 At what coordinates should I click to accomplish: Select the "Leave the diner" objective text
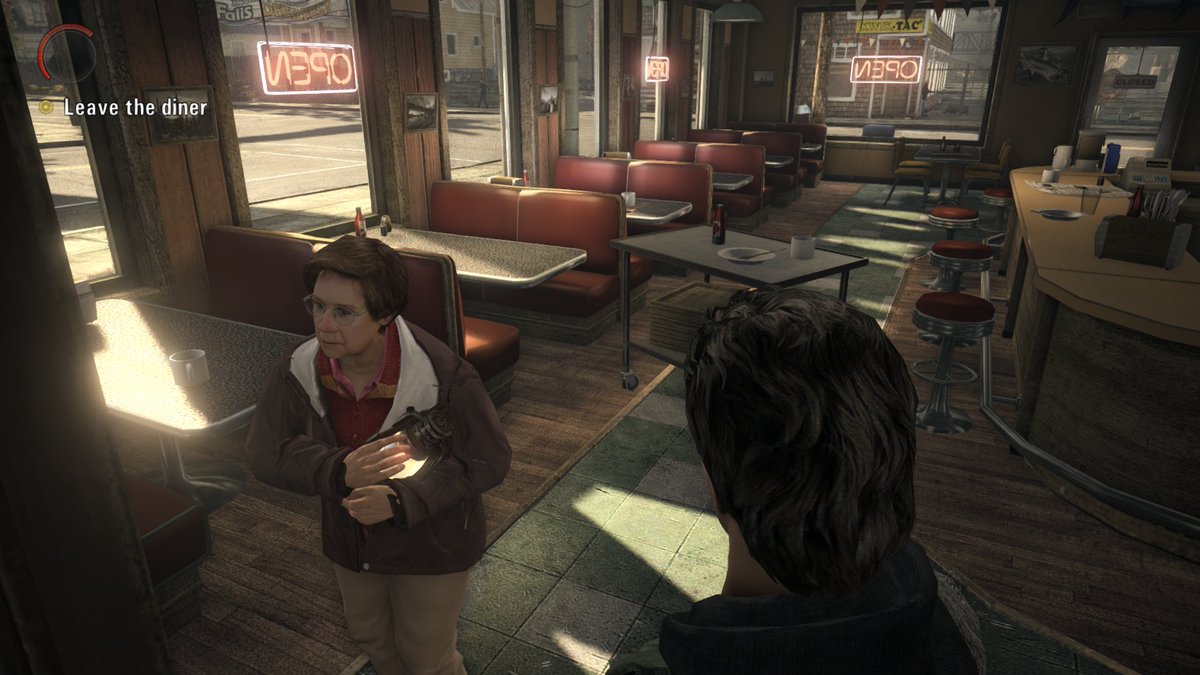[x=136, y=107]
